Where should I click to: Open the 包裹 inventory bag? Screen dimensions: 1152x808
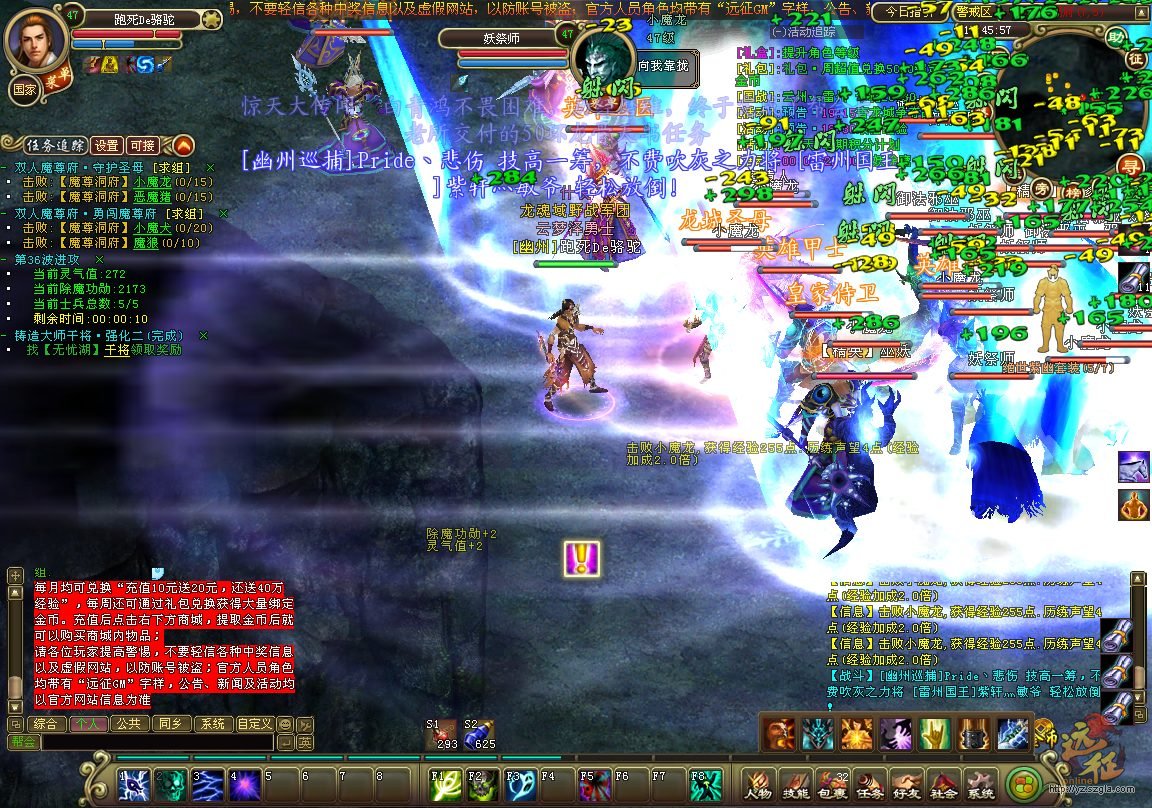(x=832, y=784)
